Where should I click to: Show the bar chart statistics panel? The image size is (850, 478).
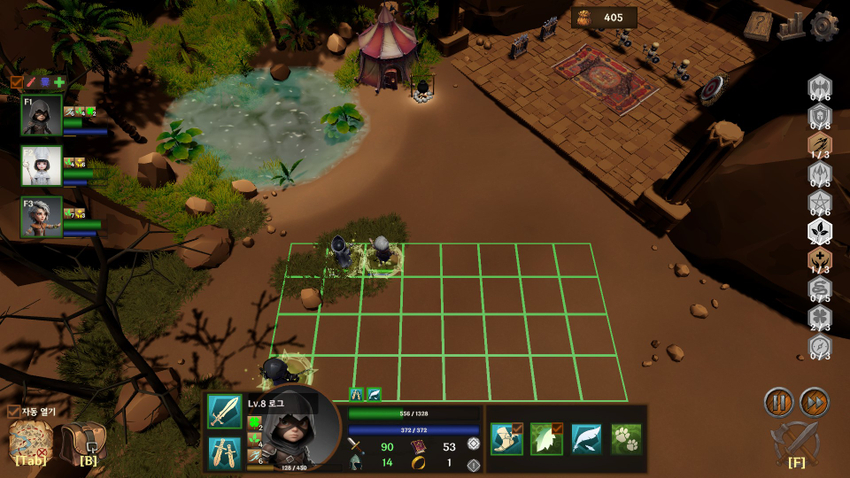pyautogui.click(x=791, y=26)
